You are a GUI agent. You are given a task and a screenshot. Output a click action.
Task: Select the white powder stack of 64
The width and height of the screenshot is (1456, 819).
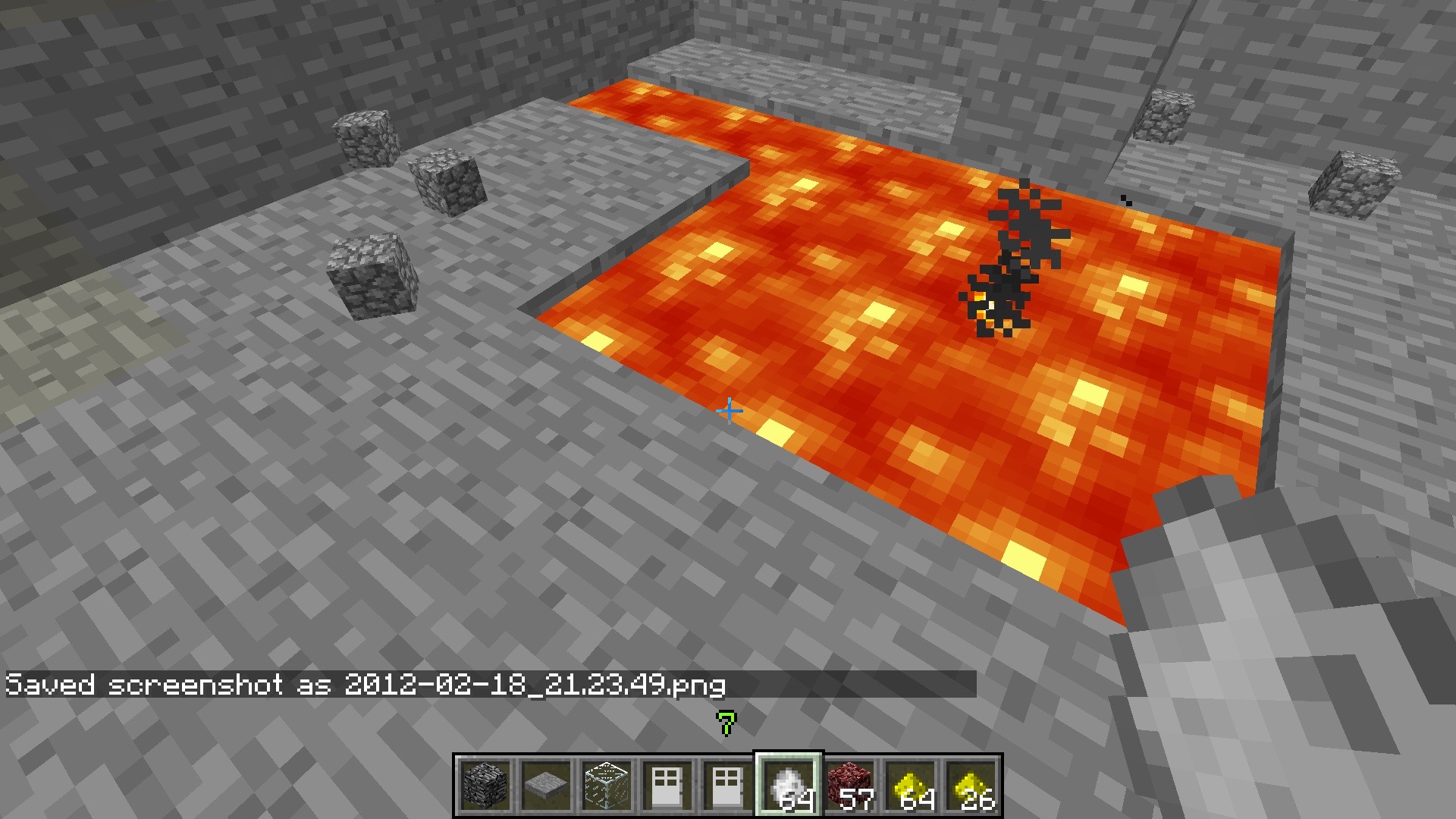(x=789, y=786)
